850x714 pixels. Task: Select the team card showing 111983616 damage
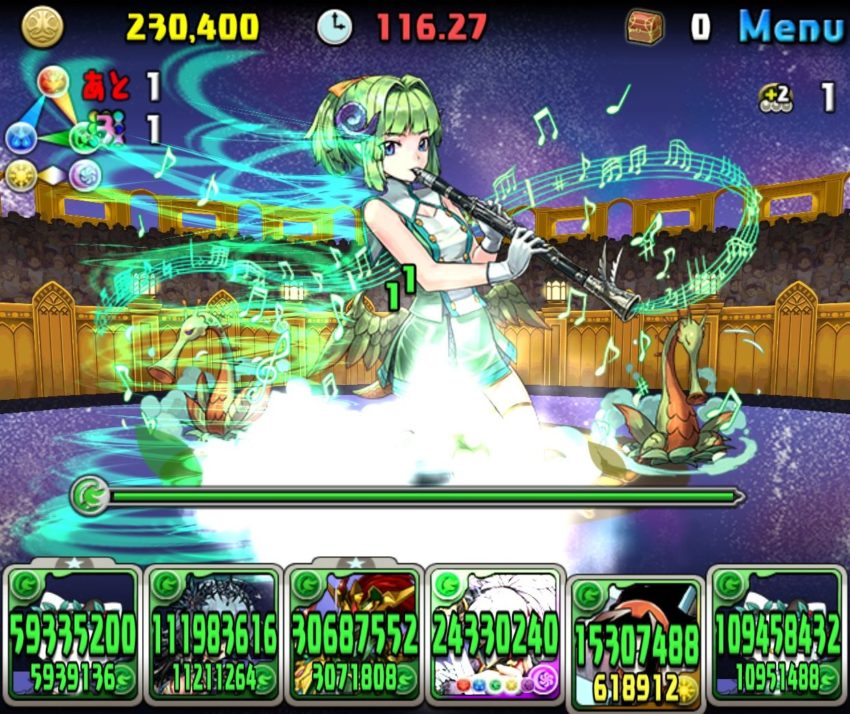tap(213, 632)
